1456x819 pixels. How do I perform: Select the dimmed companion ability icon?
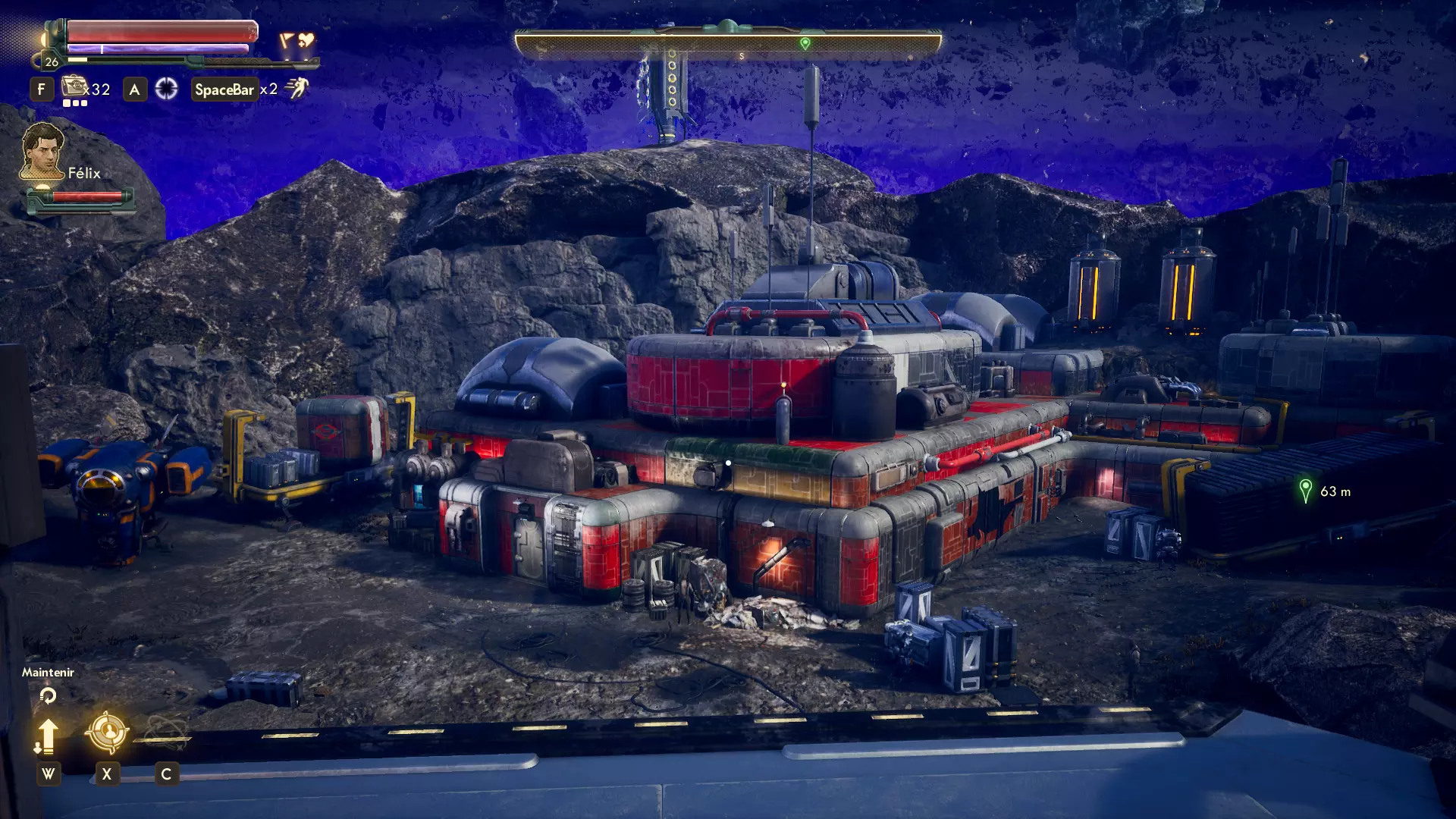click(x=165, y=732)
